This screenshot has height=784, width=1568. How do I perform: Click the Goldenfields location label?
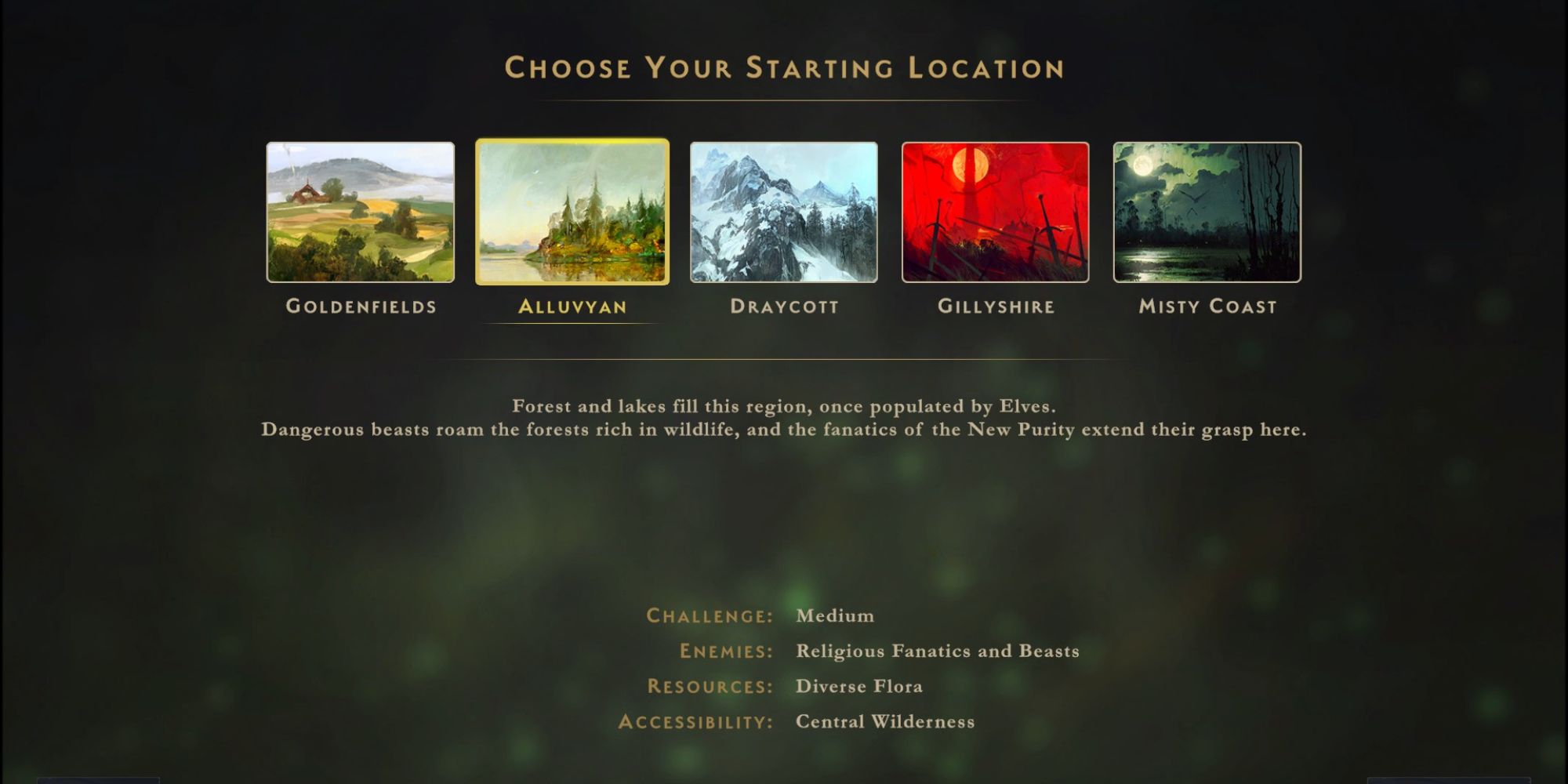pos(361,307)
